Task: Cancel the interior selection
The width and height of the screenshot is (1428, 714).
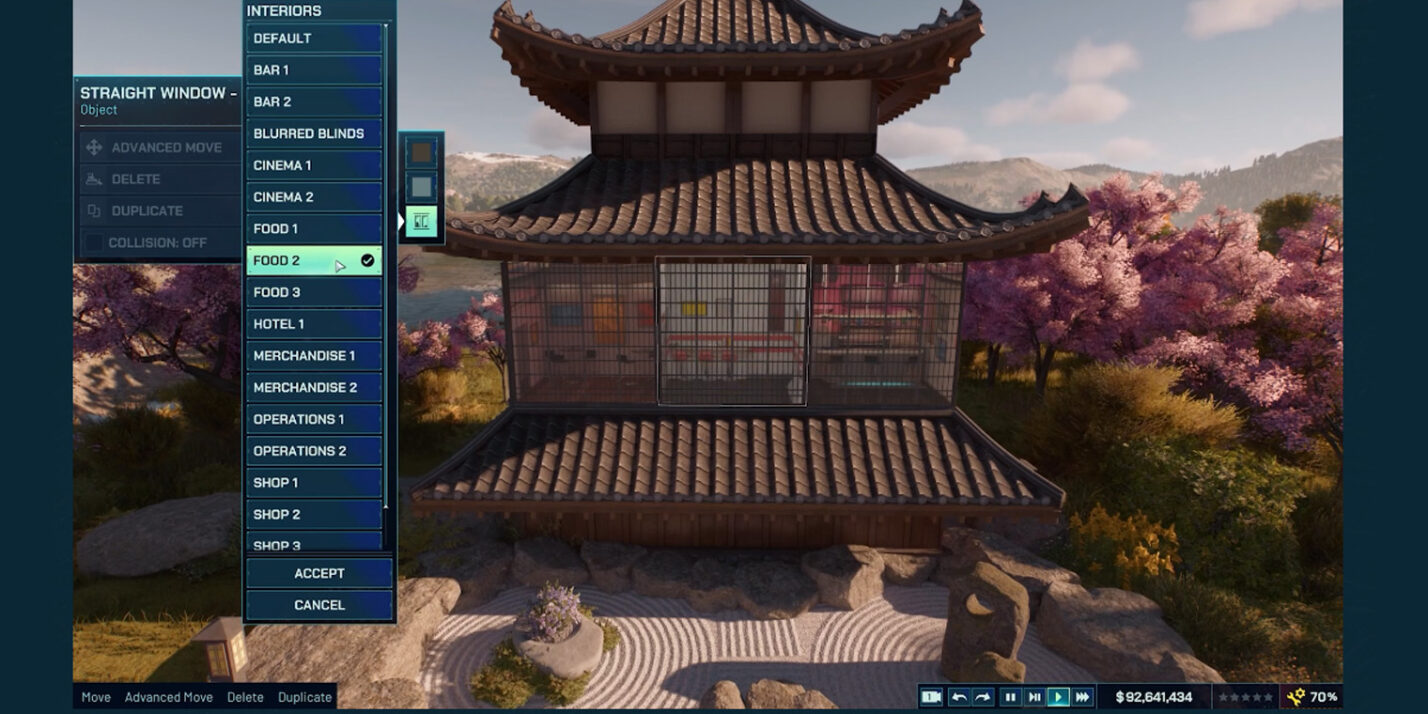Action: click(319, 605)
